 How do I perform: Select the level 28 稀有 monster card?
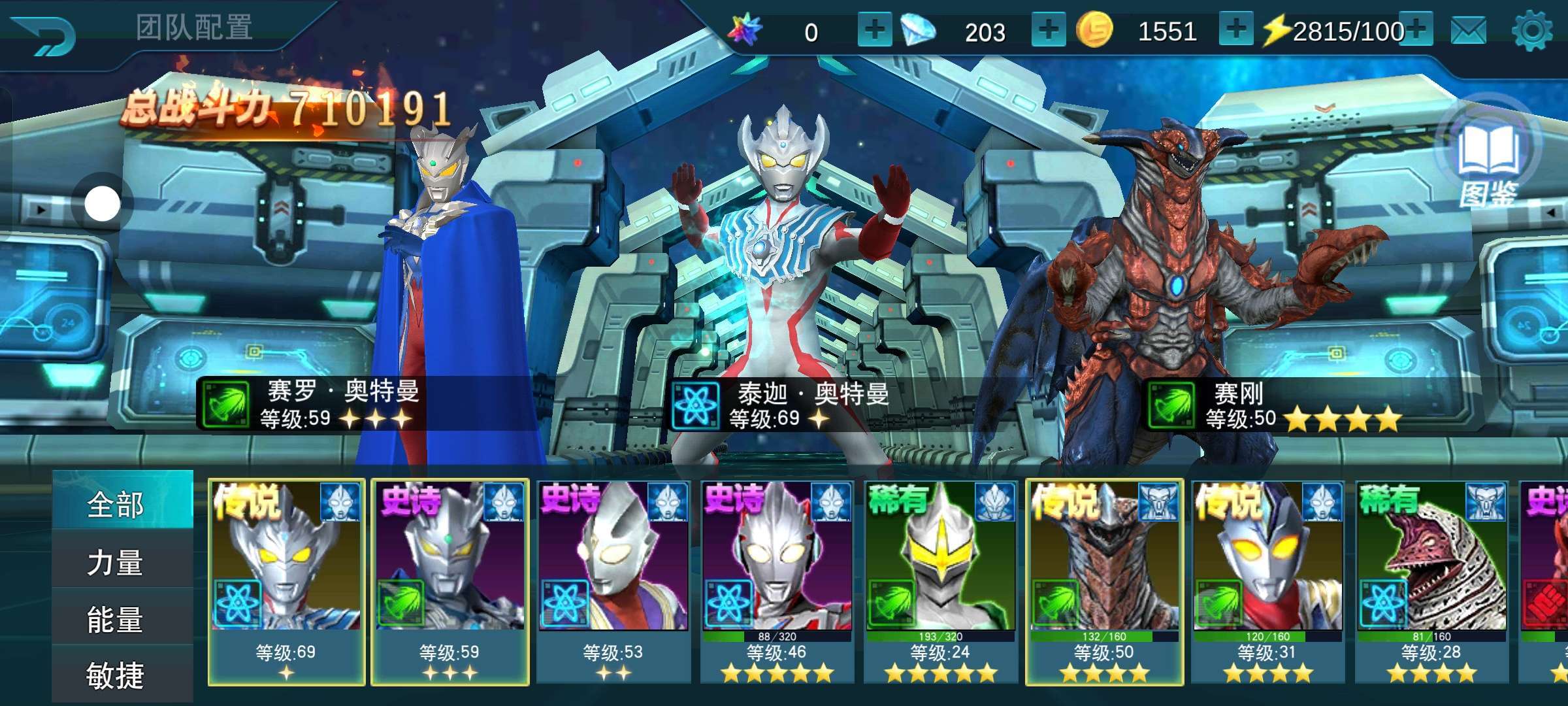tap(1431, 582)
